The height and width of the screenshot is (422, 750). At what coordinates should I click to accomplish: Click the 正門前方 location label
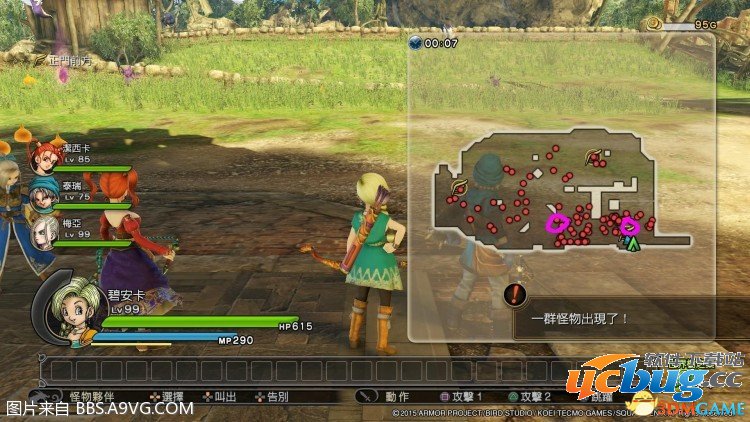pyautogui.click(x=69, y=61)
